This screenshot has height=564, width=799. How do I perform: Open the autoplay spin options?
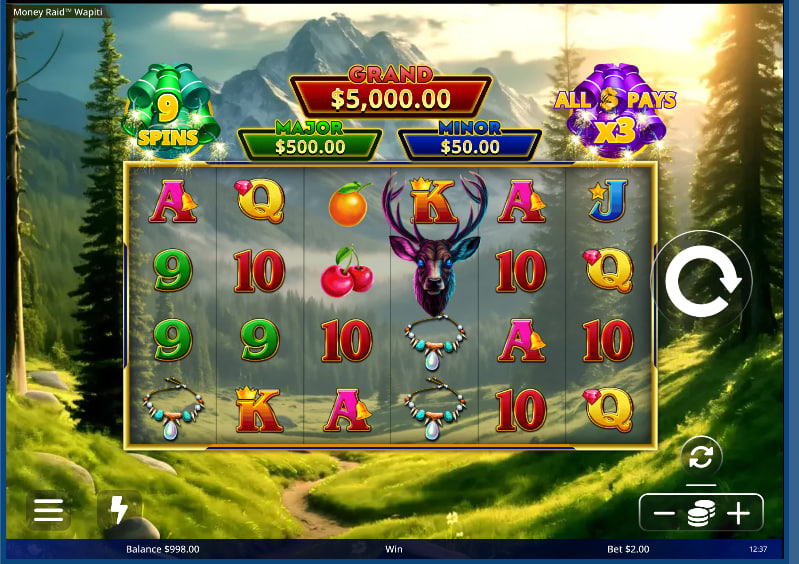[701, 457]
